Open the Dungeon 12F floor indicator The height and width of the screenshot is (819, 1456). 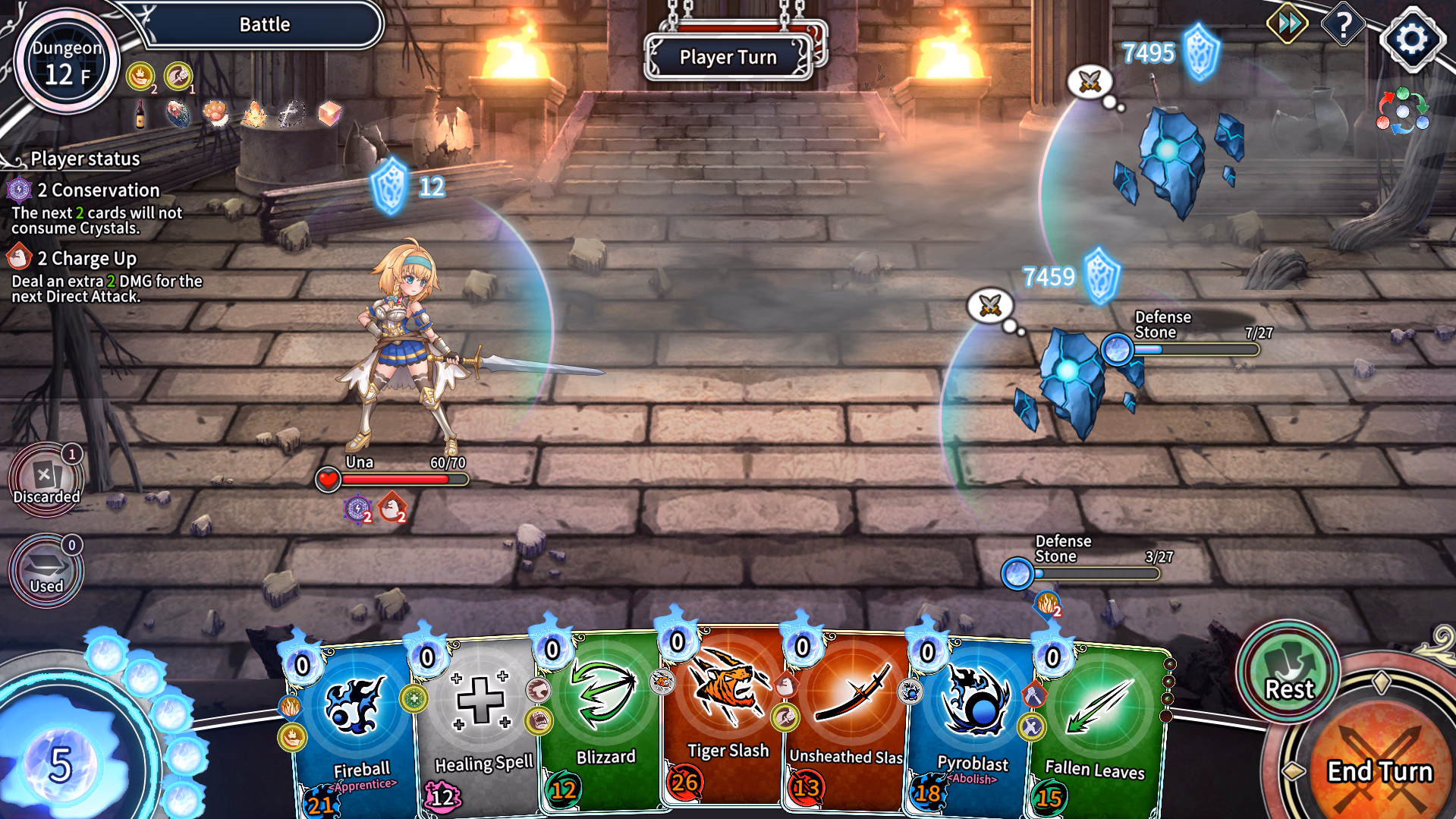pyautogui.click(x=67, y=62)
